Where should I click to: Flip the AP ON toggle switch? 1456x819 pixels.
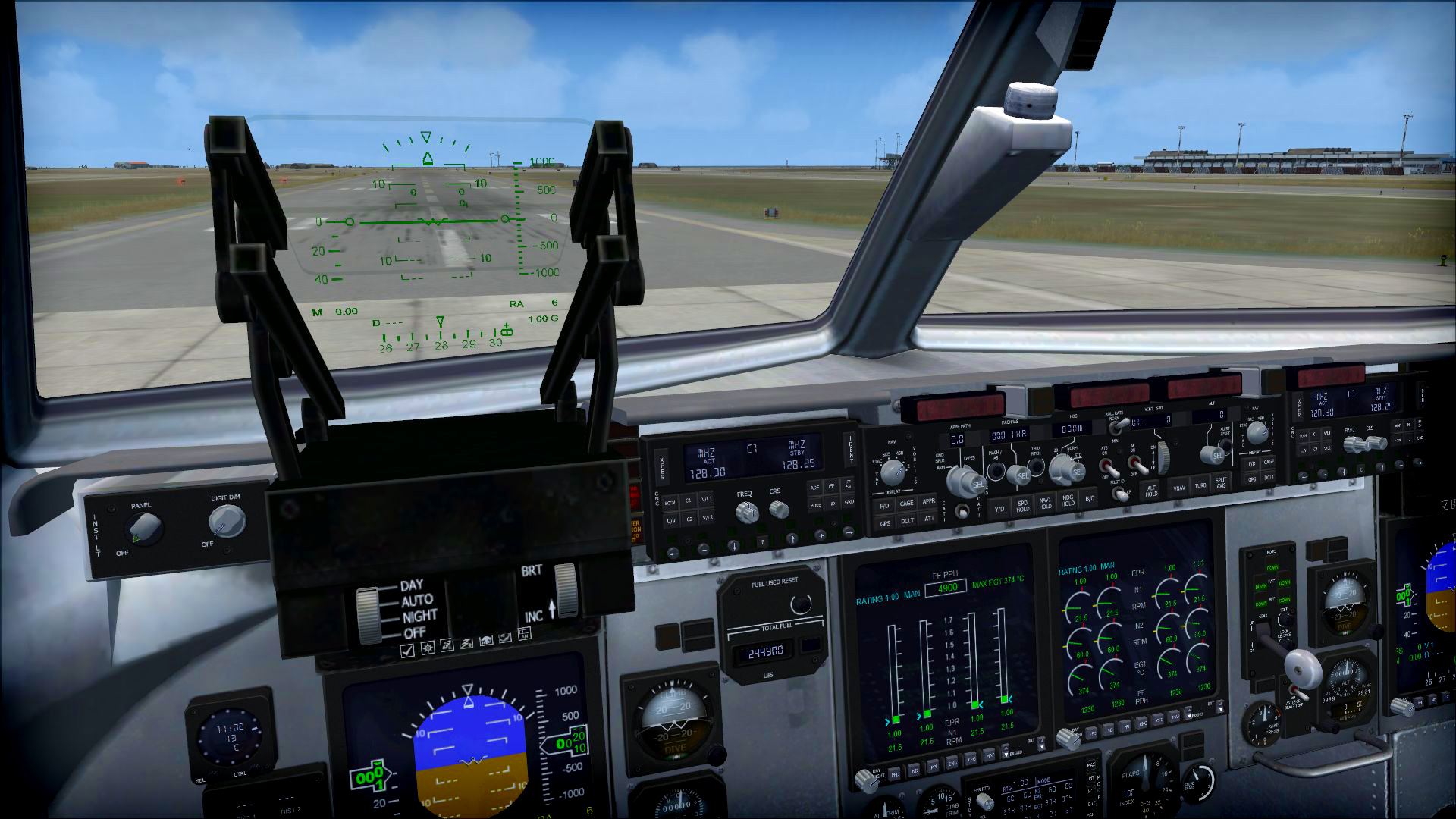coord(1135,466)
